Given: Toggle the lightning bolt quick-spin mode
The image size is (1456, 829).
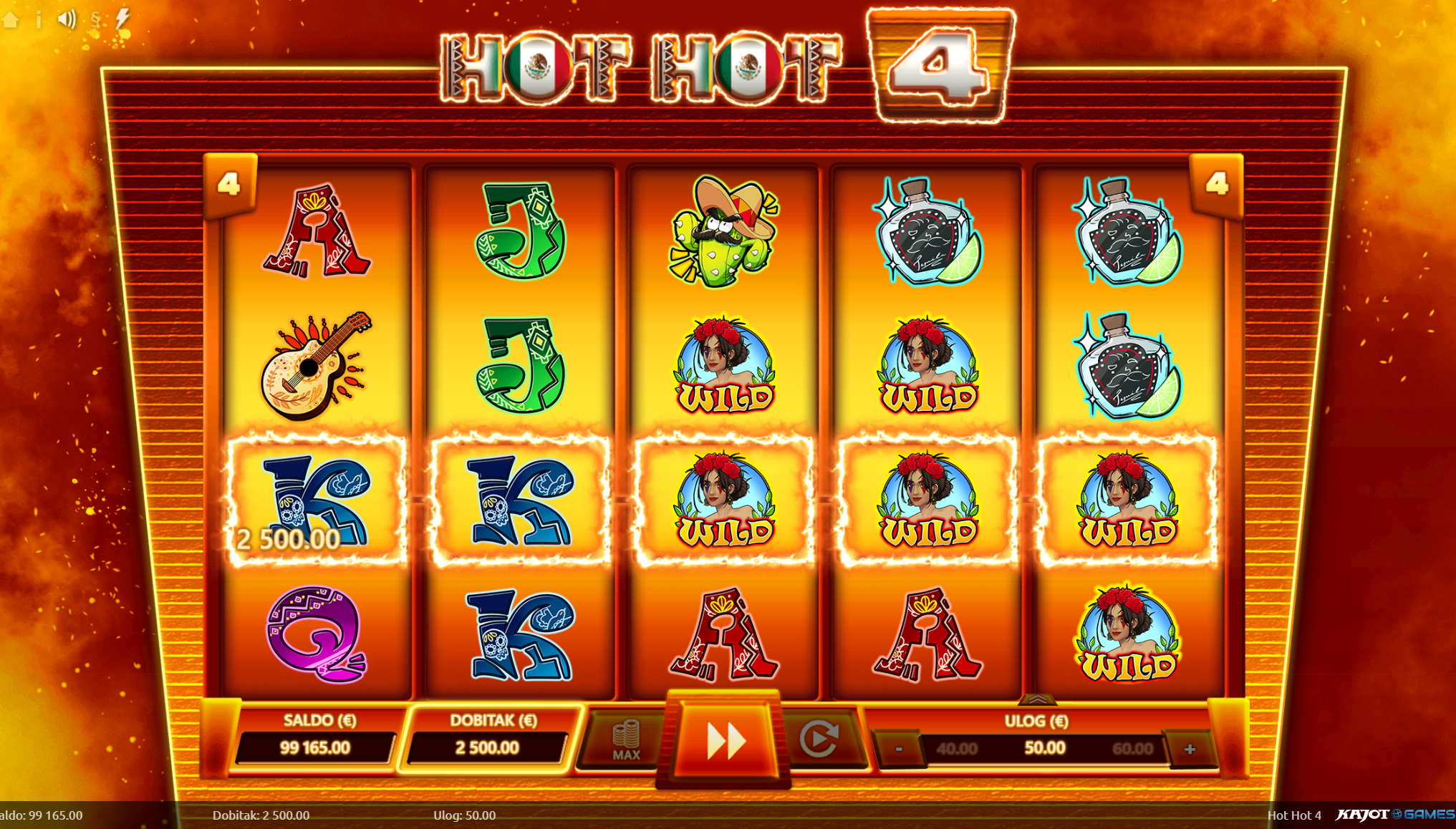Looking at the screenshot, I should (122, 19).
